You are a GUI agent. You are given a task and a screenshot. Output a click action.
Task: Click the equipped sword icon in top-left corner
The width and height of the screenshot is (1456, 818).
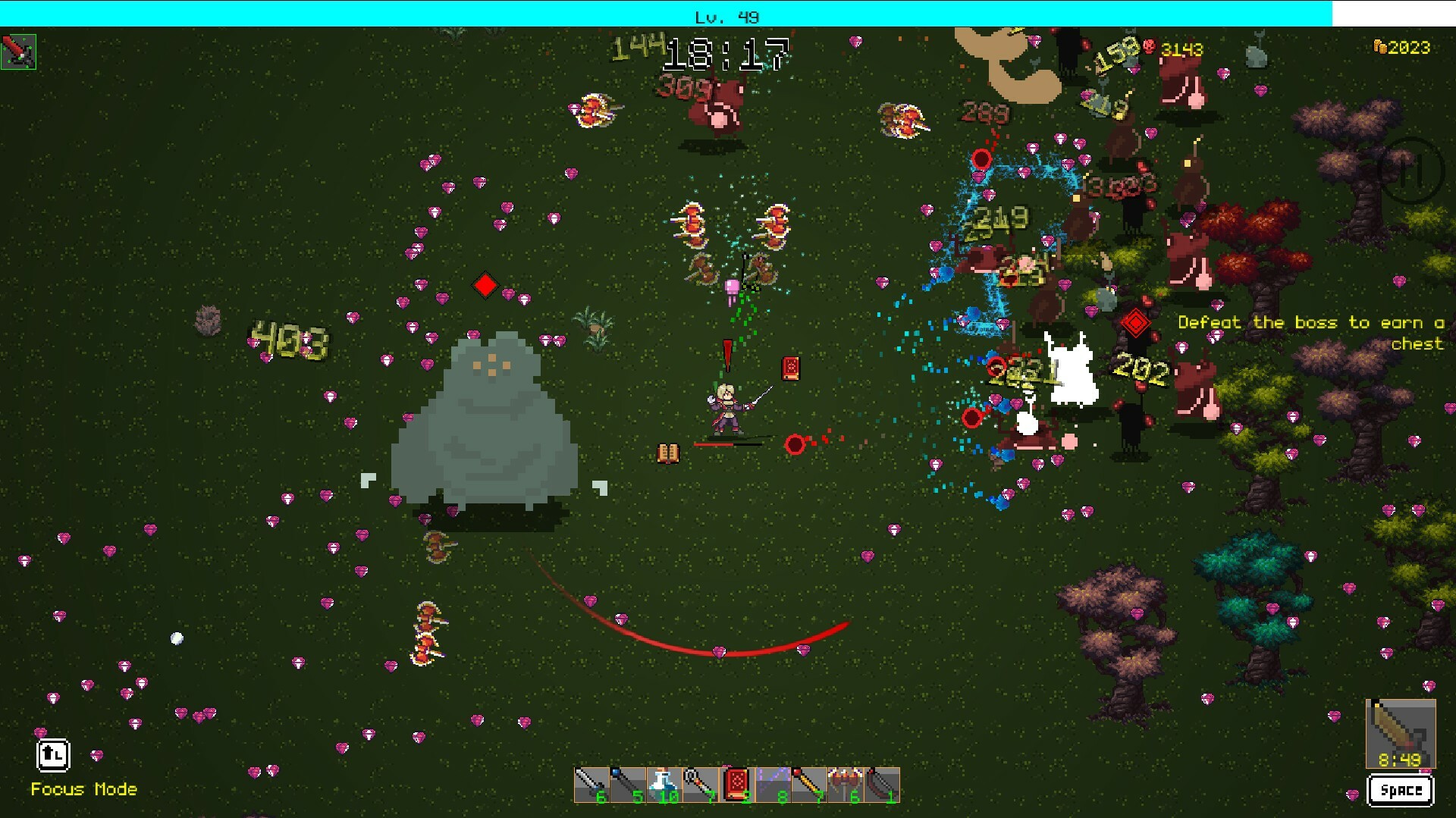point(19,52)
